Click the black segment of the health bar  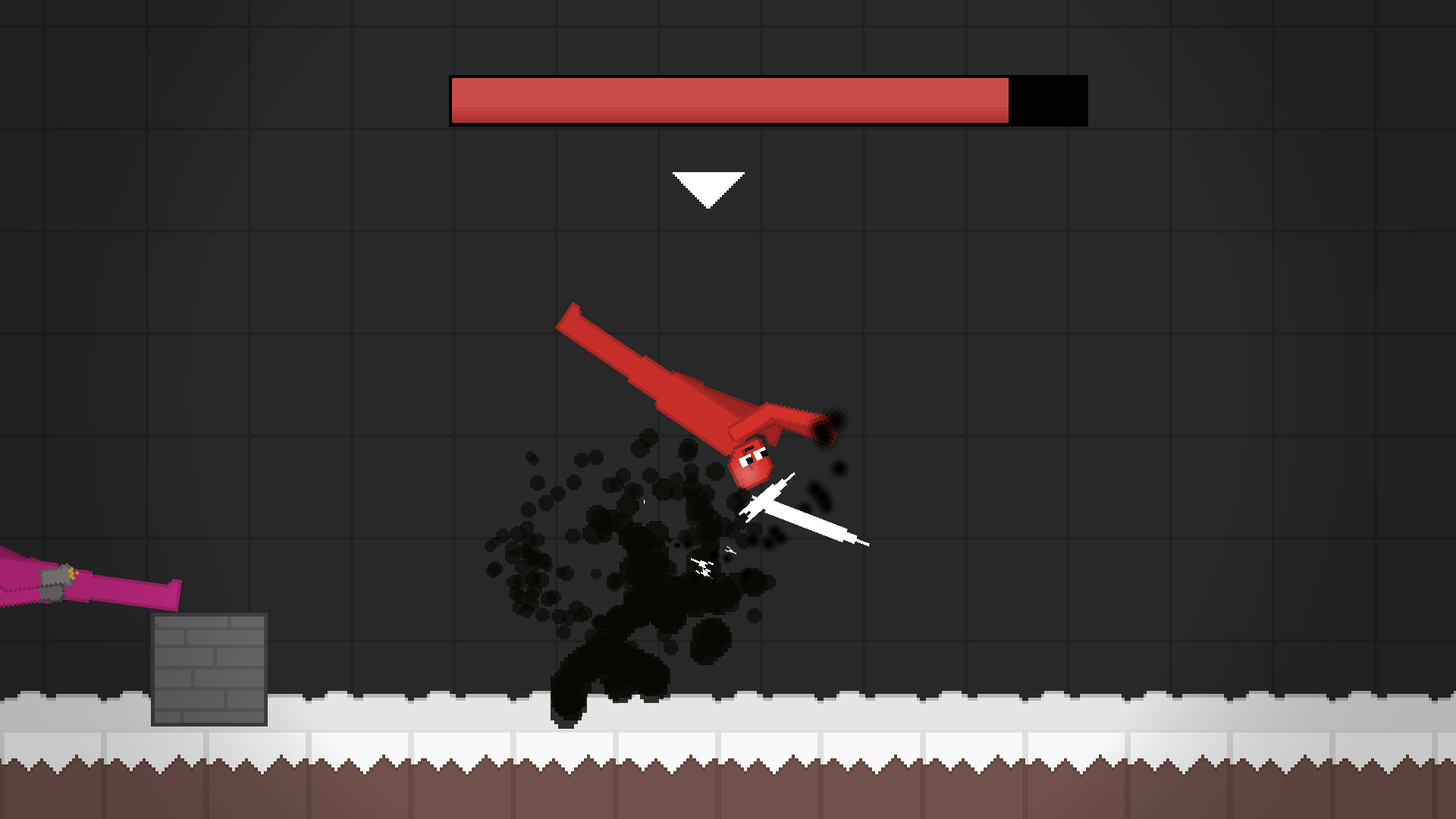(x=1046, y=99)
